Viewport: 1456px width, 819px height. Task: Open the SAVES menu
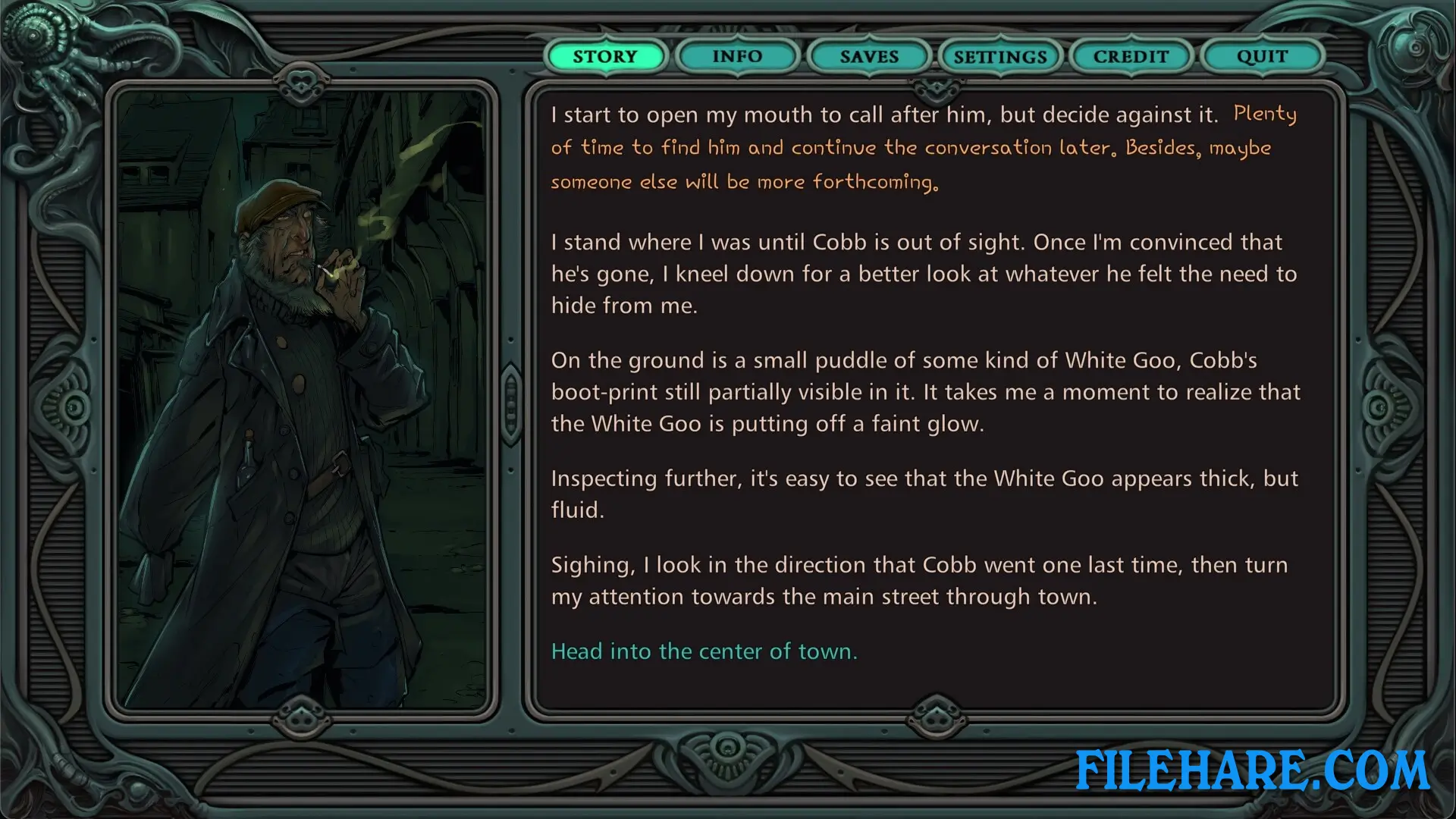(x=869, y=56)
